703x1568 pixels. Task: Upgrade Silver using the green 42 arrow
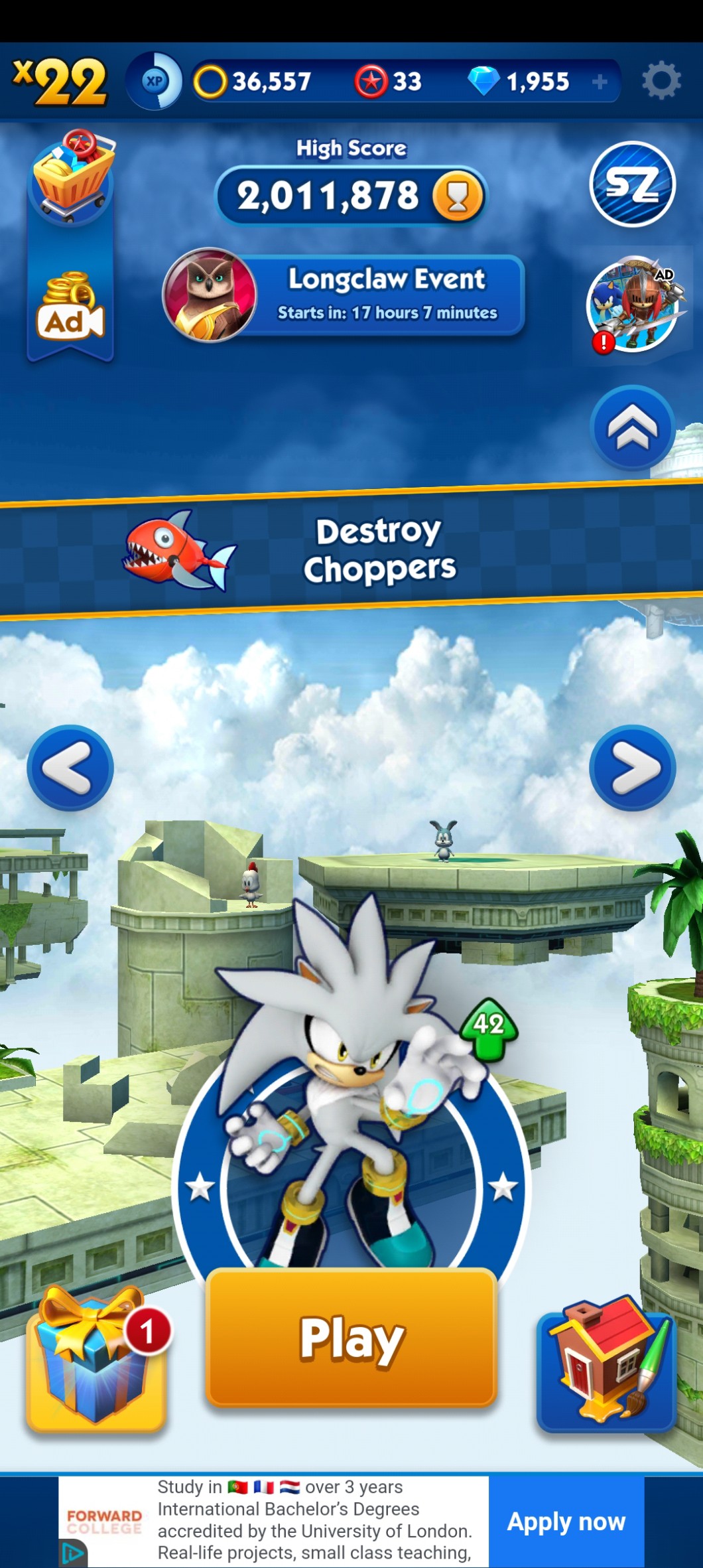(489, 1028)
